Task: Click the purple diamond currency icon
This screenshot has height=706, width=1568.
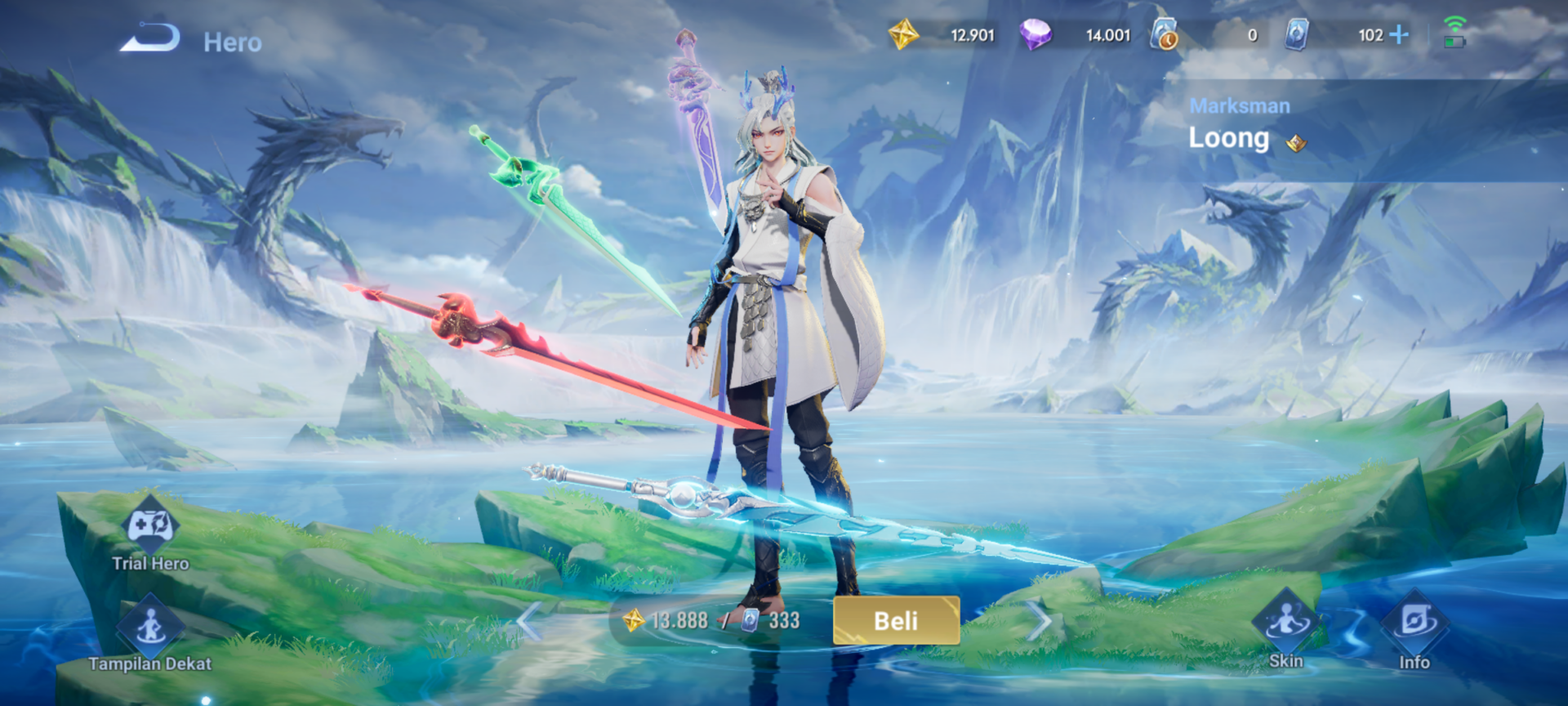Action: click(1038, 35)
